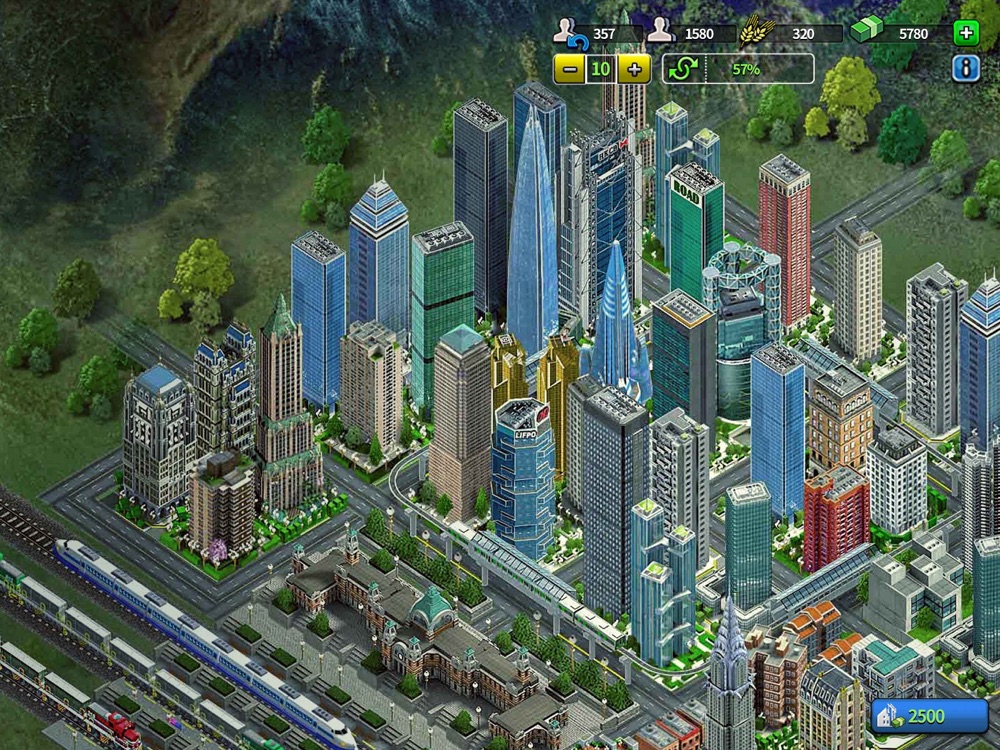
Task: Increase the value with the yellow plus button
Action: pos(634,69)
